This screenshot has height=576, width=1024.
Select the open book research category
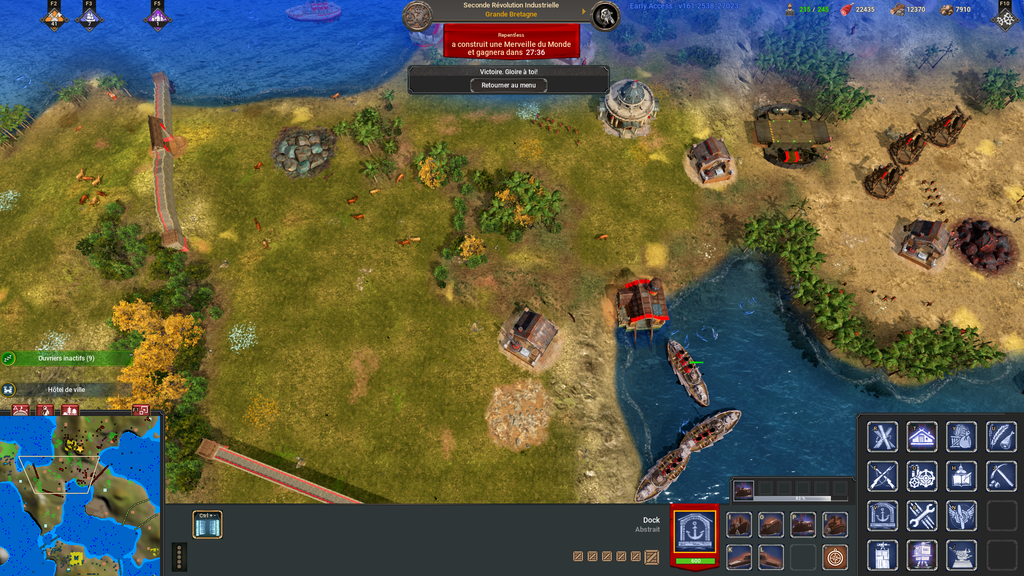[961, 476]
